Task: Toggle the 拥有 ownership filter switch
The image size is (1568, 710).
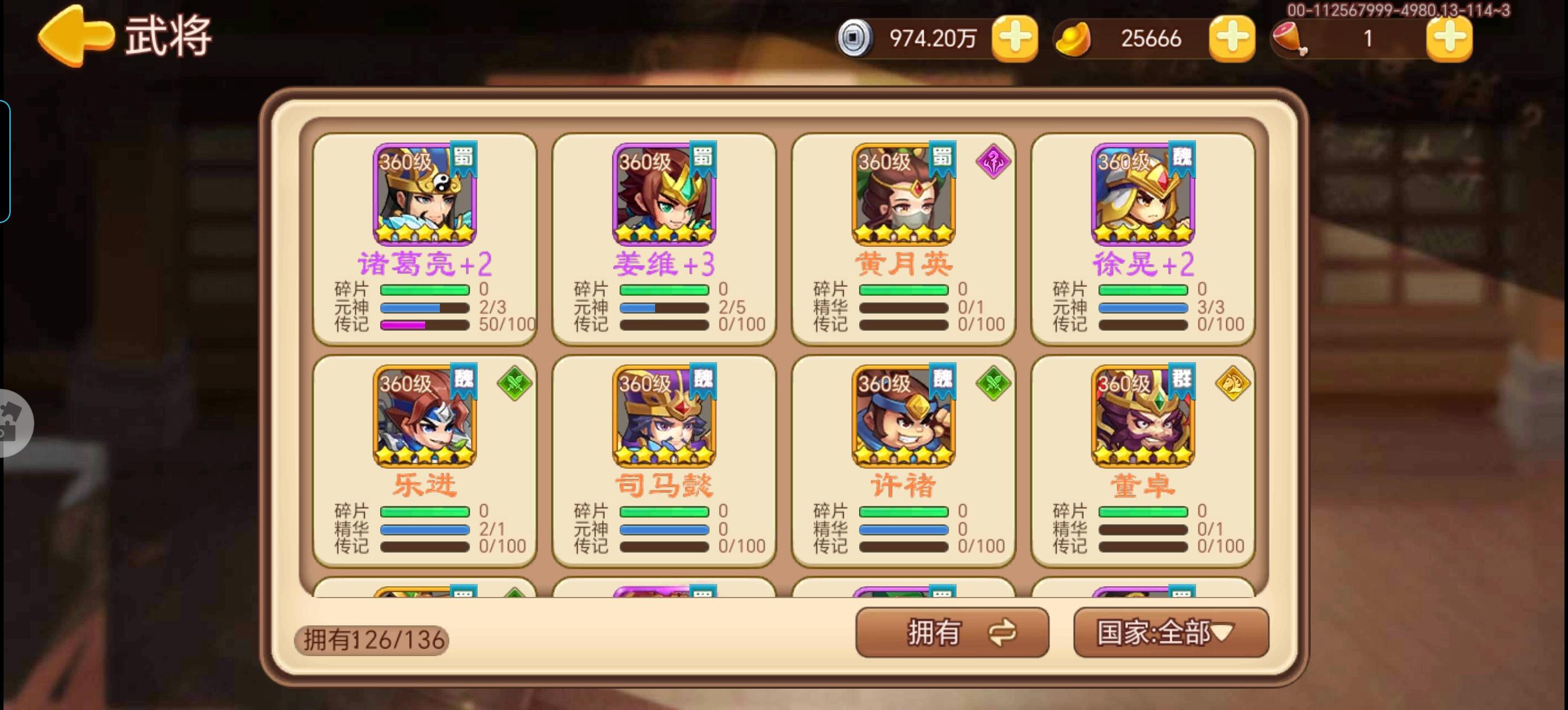Action: click(952, 632)
